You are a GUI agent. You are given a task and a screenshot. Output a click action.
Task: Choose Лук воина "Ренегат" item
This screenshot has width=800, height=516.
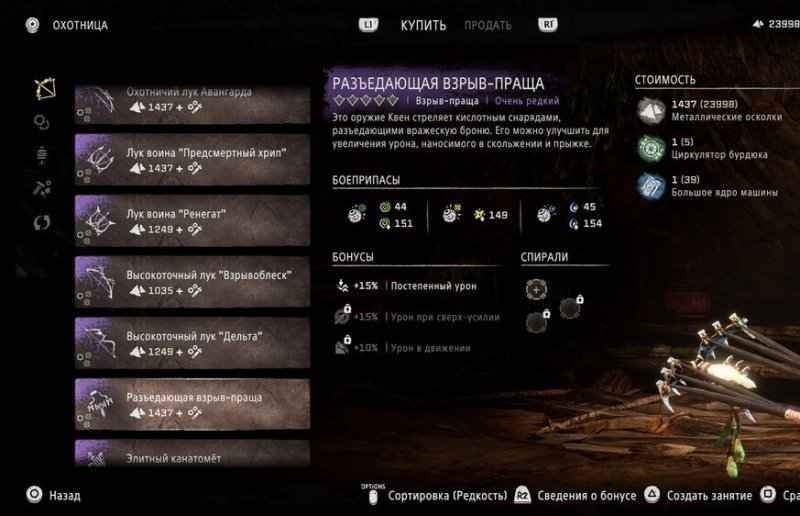tap(191, 219)
